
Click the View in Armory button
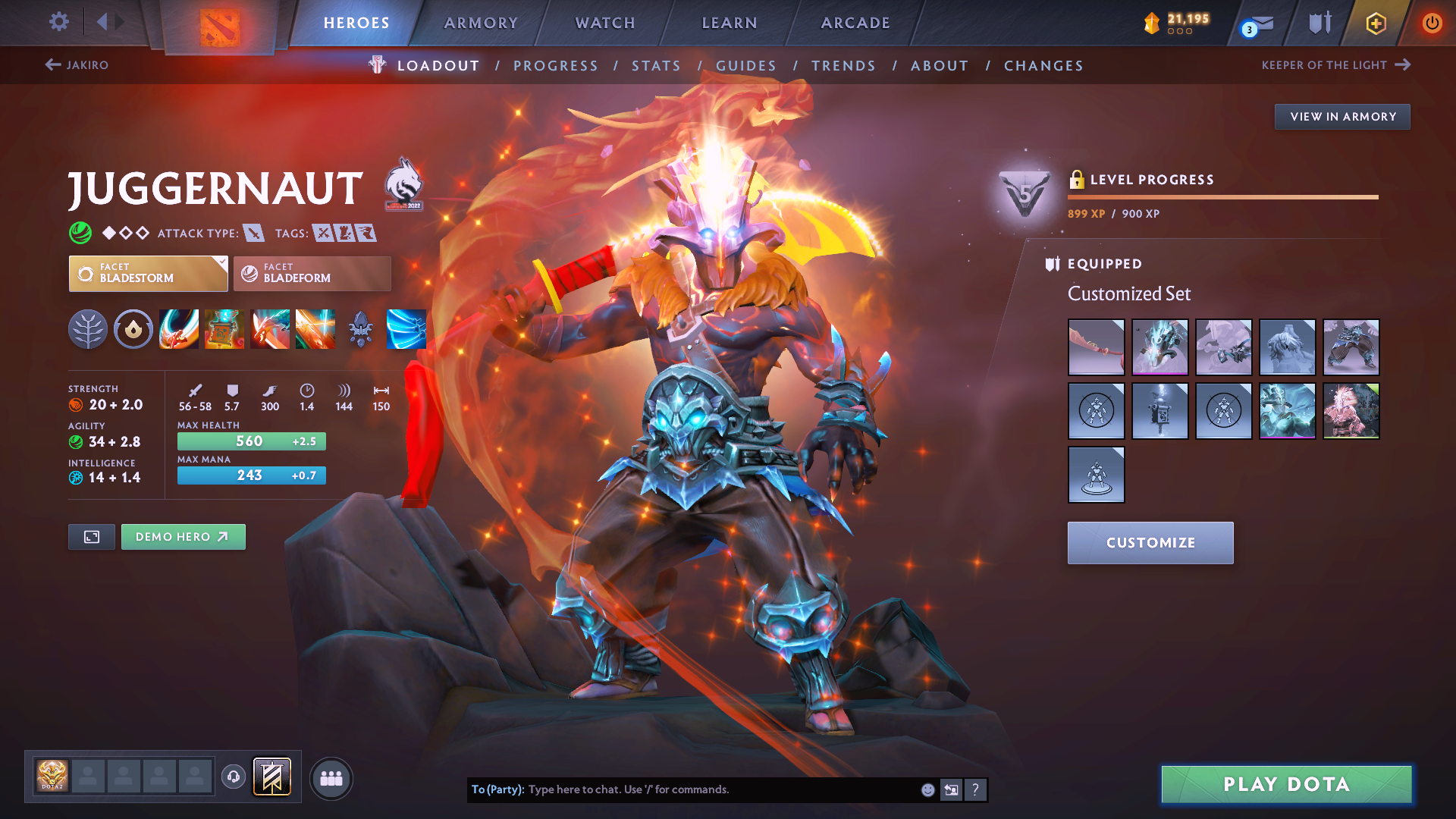click(x=1342, y=117)
